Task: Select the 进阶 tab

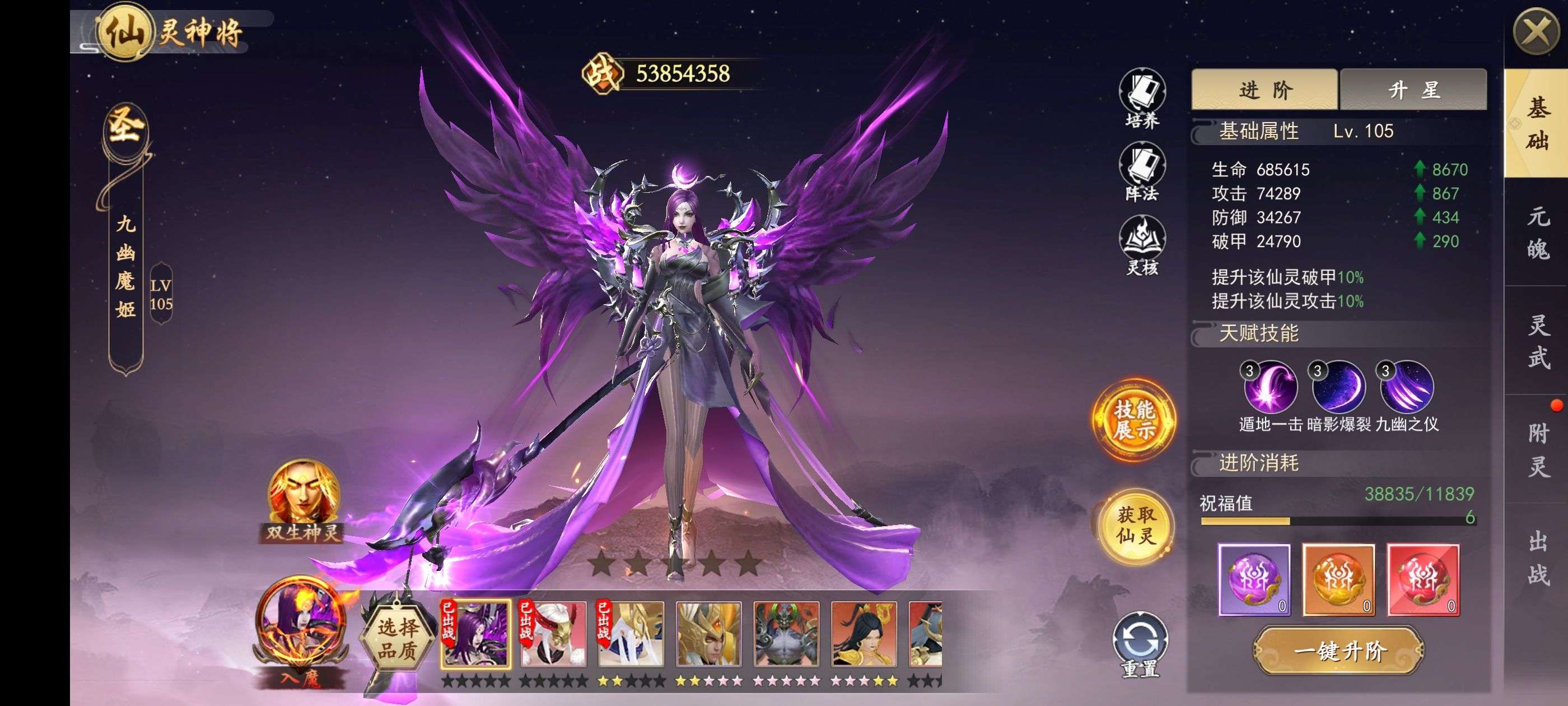Action: [x=1264, y=90]
